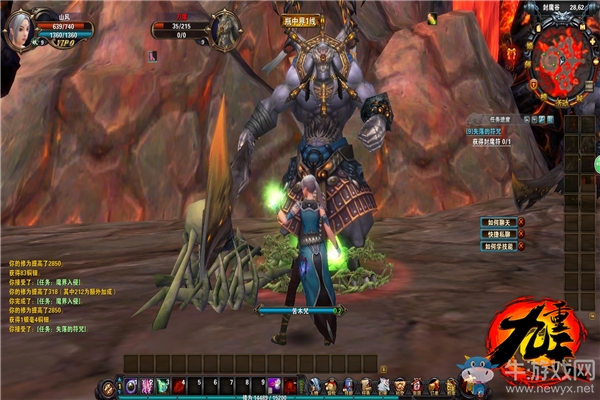Activate the green leaf skill slot
Screen dimensions: 600x400
point(163,386)
